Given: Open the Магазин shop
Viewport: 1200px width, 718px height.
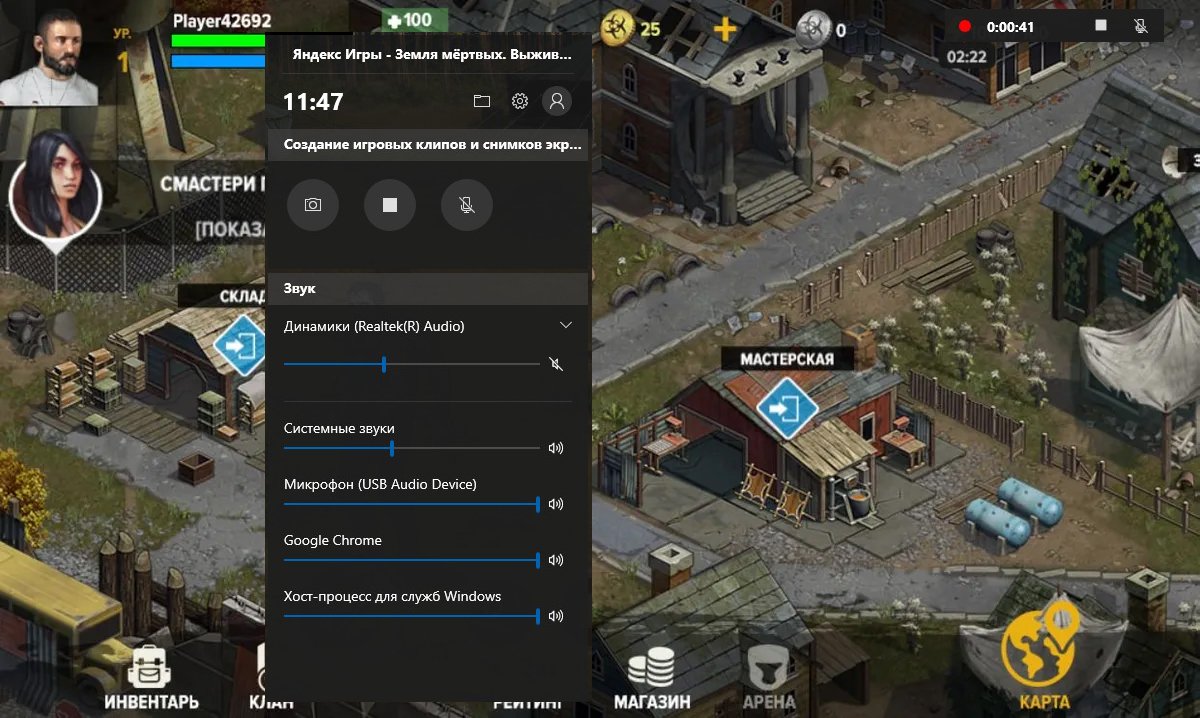Looking at the screenshot, I should (x=652, y=677).
